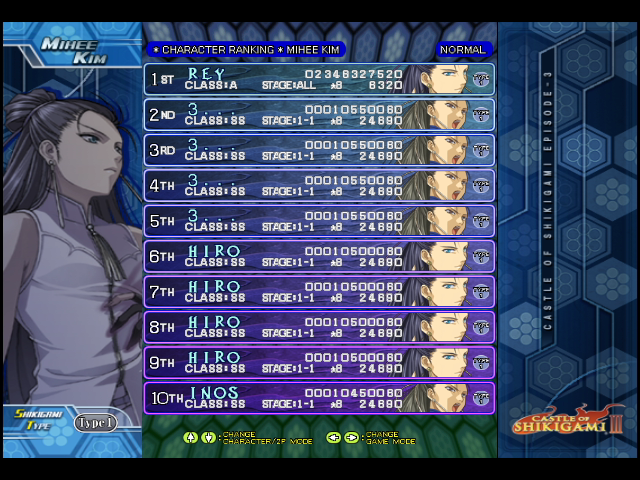This screenshot has width=640, height=480.
Task: Select the 2nd place ranking entry
Action: [319, 115]
